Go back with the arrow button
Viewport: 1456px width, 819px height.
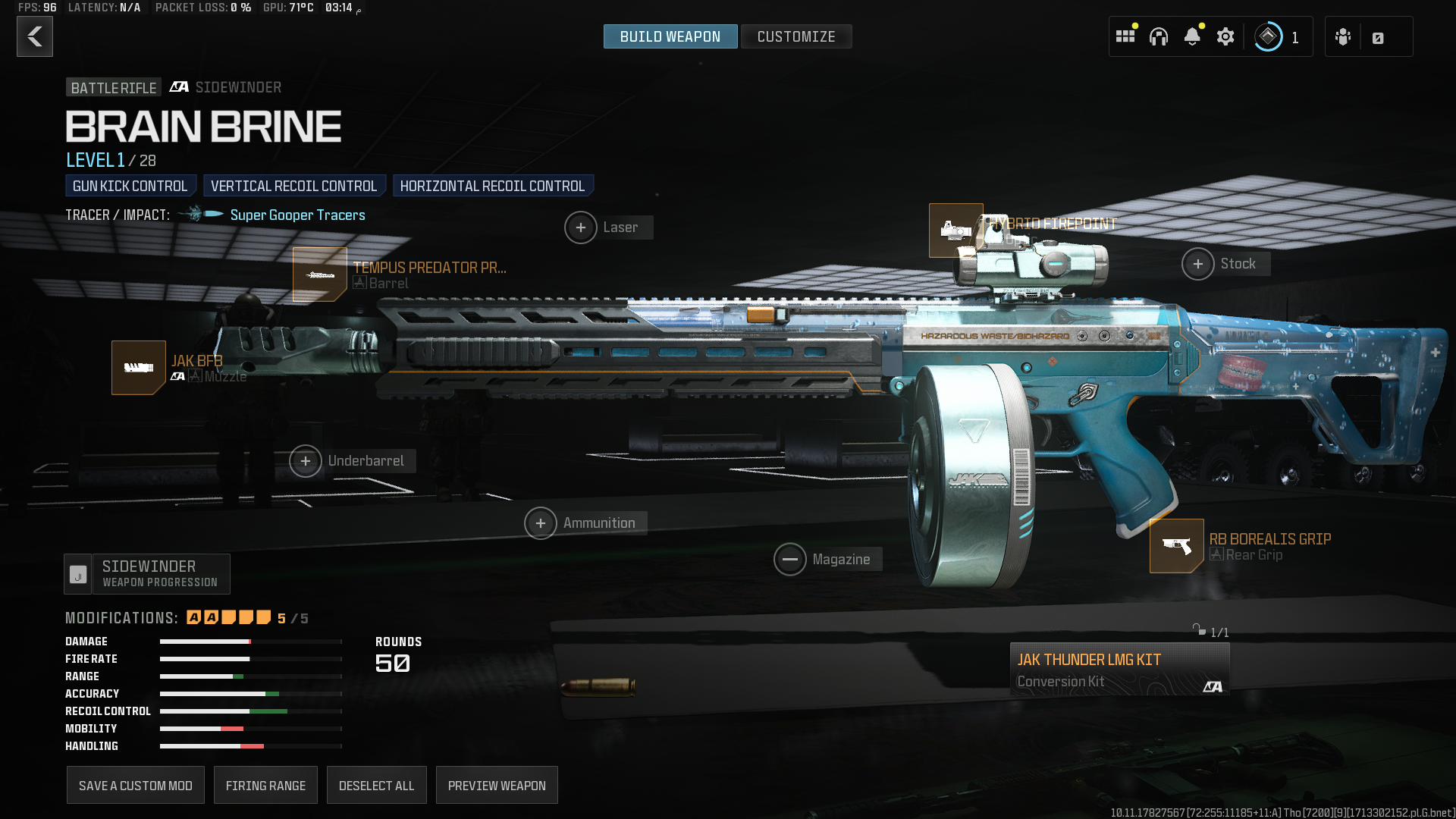coord(35,36)
